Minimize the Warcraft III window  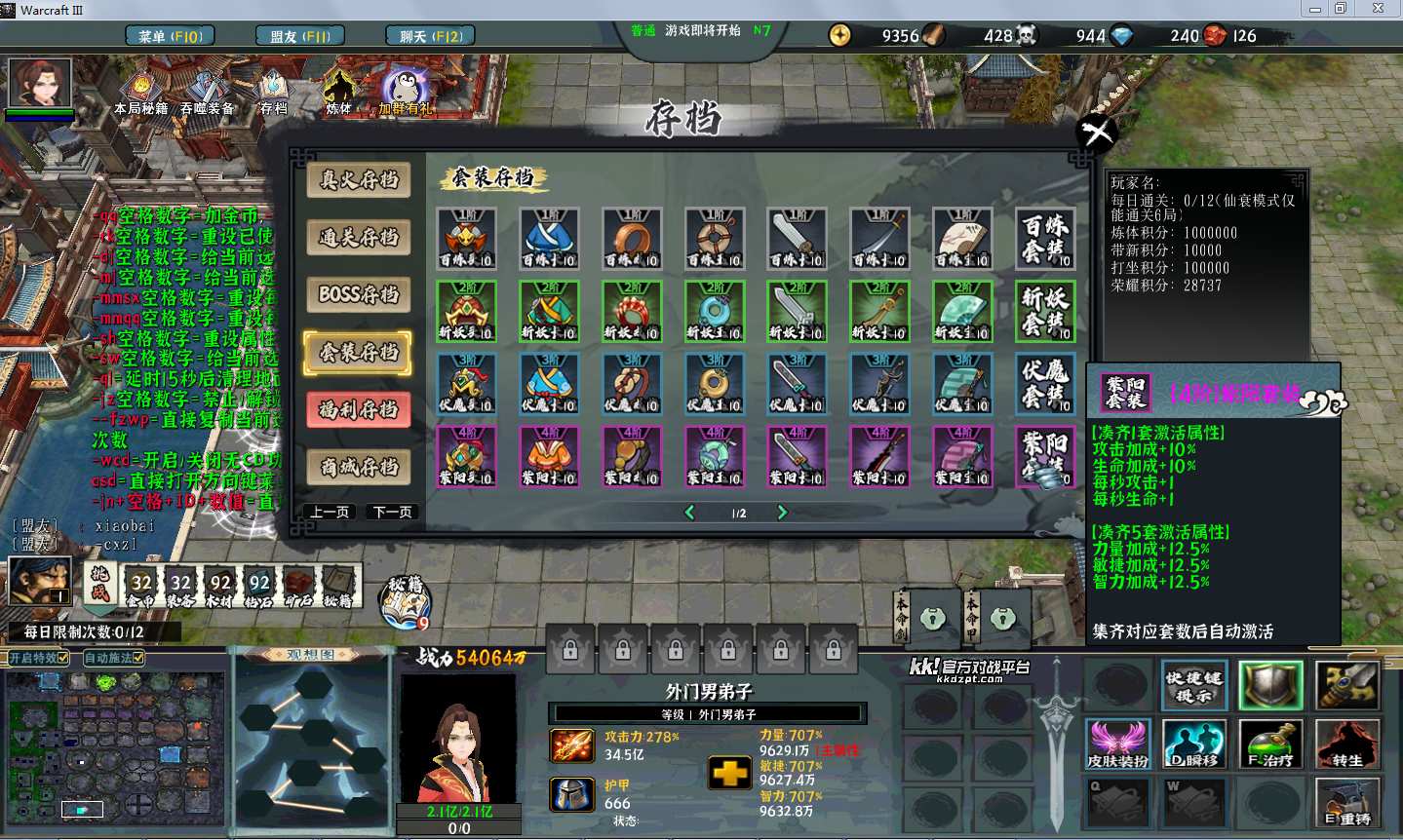[x=1315, y=9]
